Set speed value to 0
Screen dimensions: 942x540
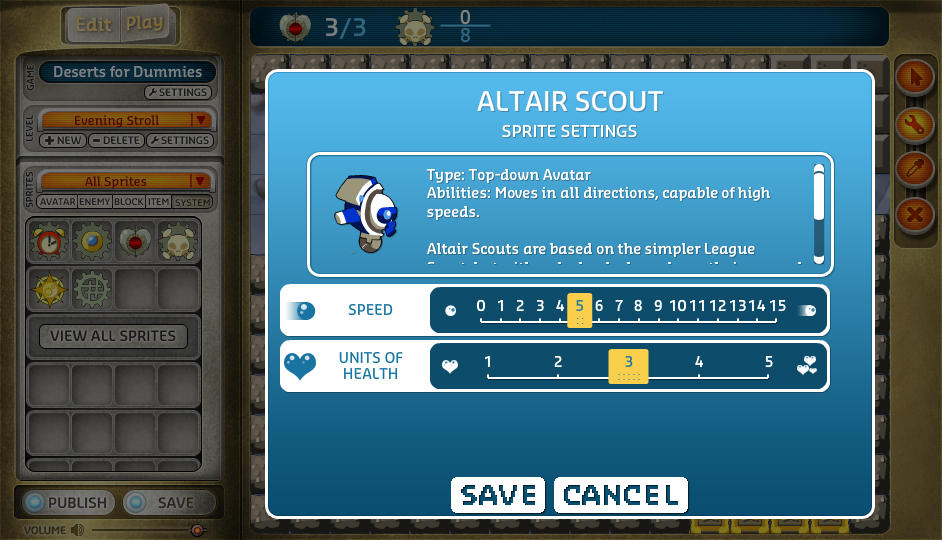coord(481,307)
